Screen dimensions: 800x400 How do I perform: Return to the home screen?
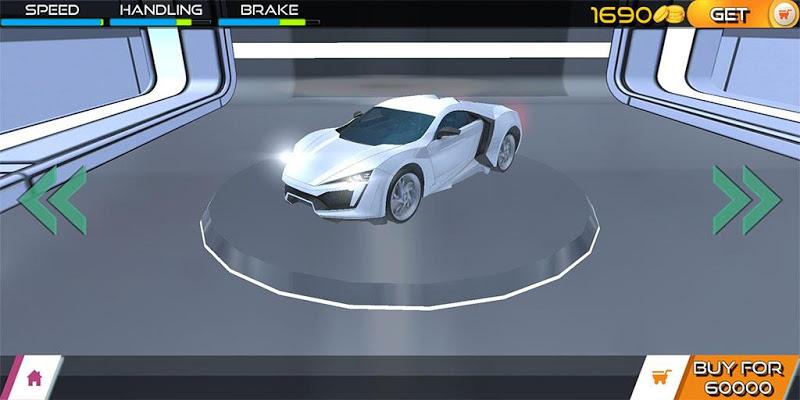(34, 378)
